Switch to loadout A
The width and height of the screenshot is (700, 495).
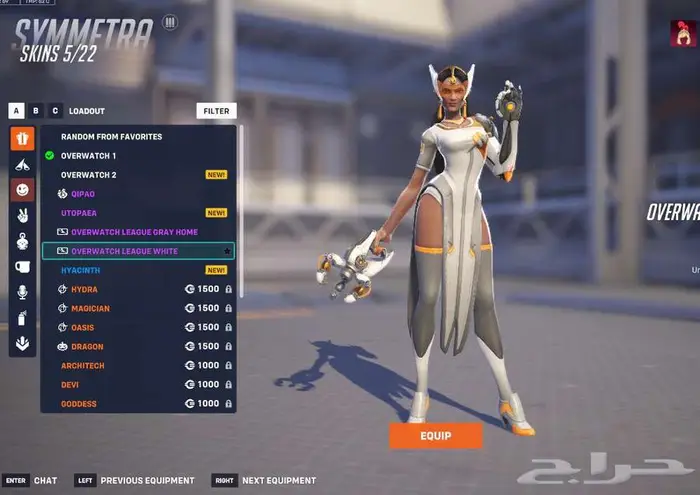click(17, 111)
